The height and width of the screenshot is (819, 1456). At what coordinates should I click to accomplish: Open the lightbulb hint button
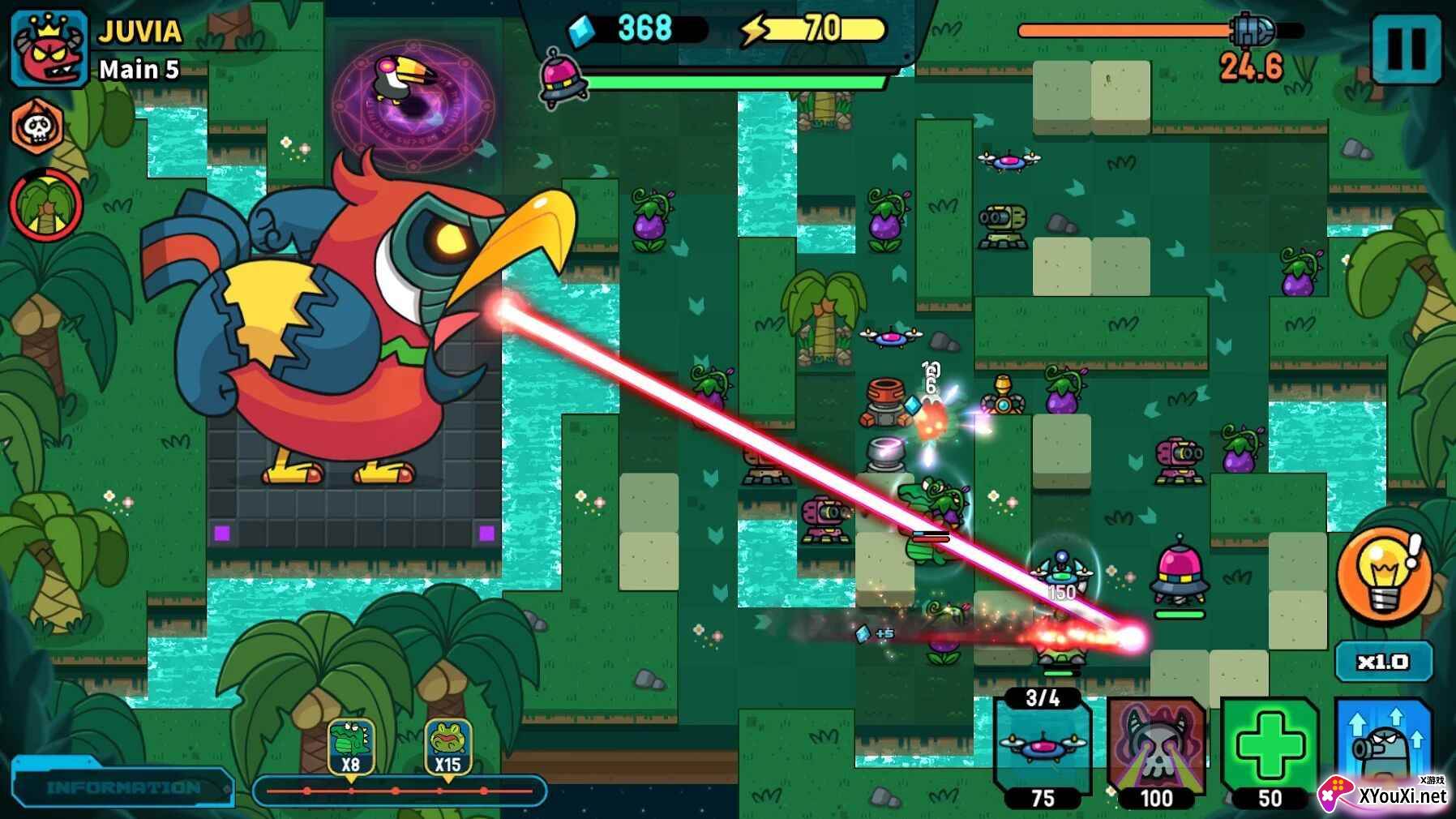point(1383,575)
